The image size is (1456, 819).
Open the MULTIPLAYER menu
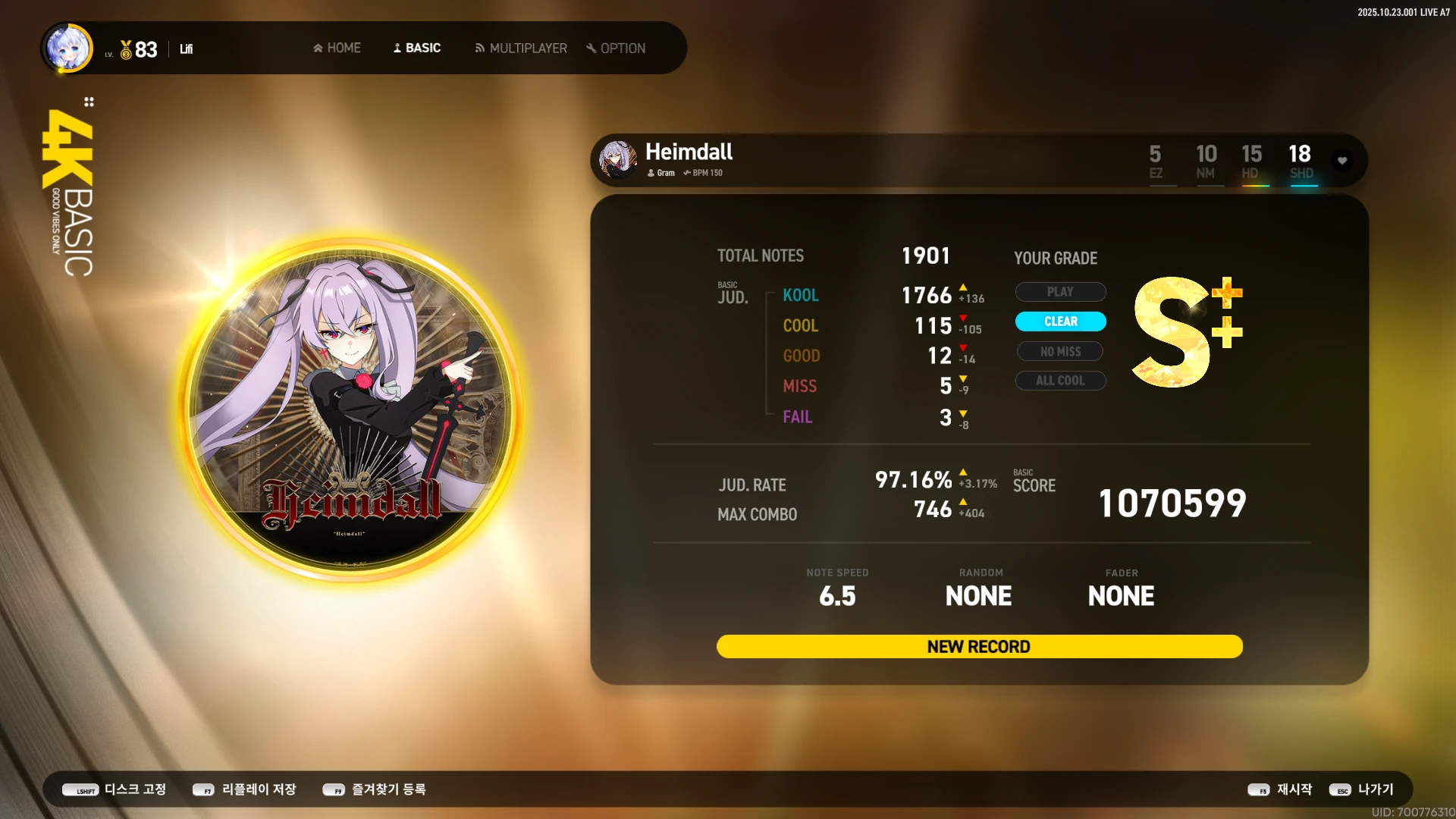[x=520, y=48]
